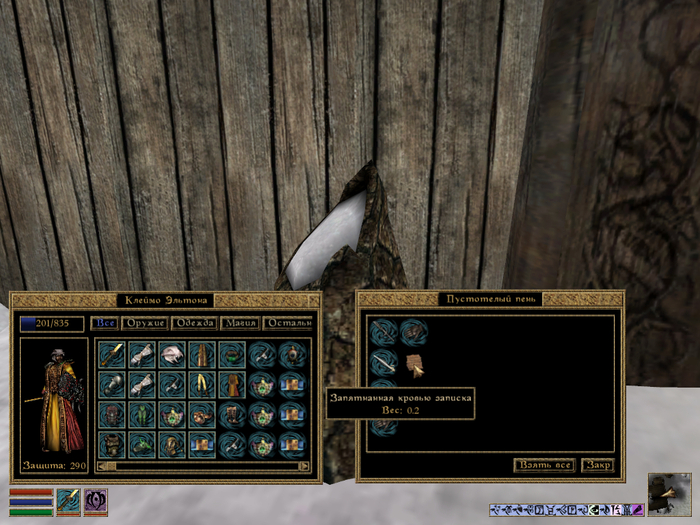Pick up the bloodstained note
The image size is (700, 525).
pos(415,362)
